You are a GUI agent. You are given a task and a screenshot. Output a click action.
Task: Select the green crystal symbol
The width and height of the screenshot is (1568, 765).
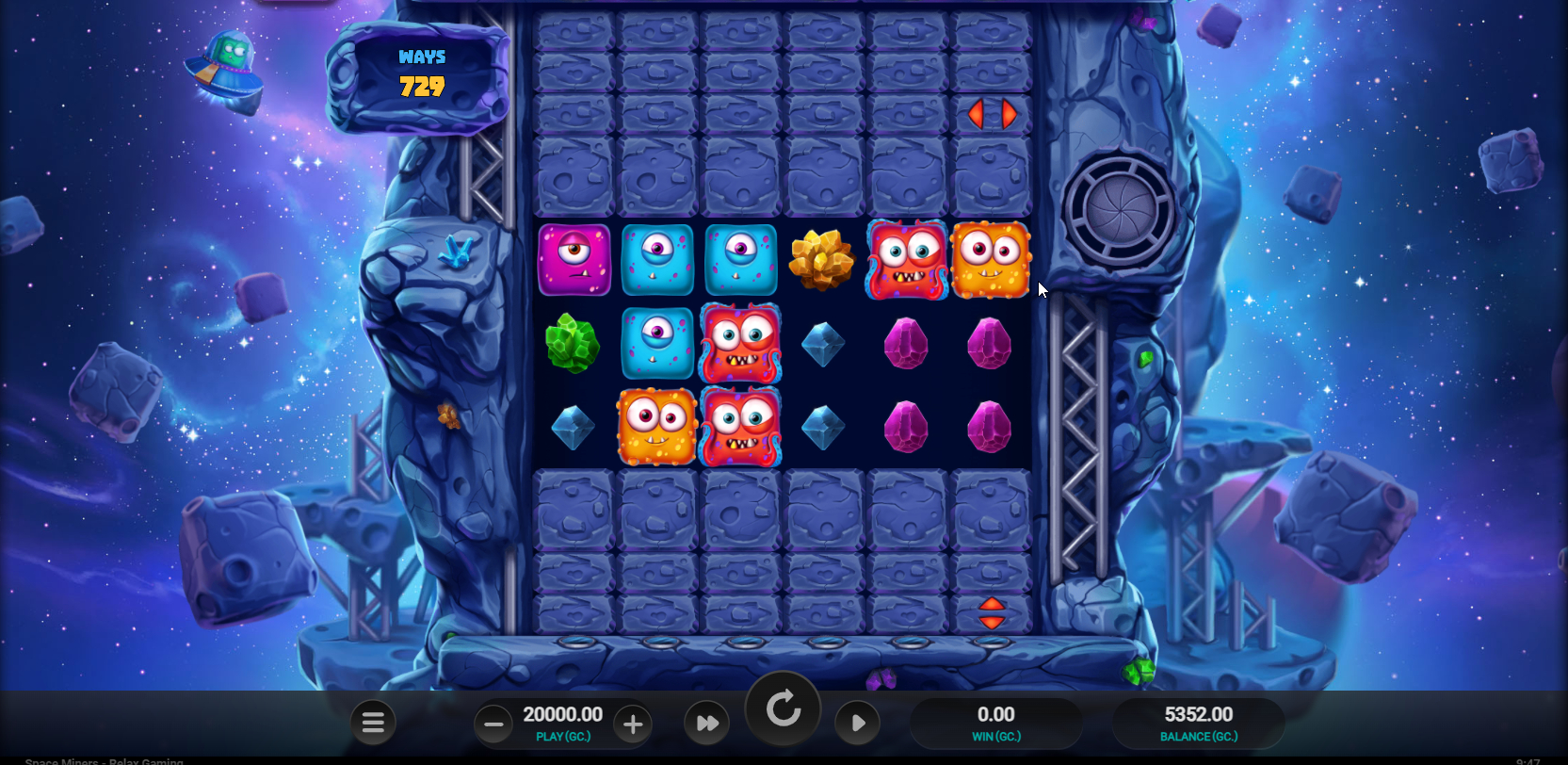(571, 343)
